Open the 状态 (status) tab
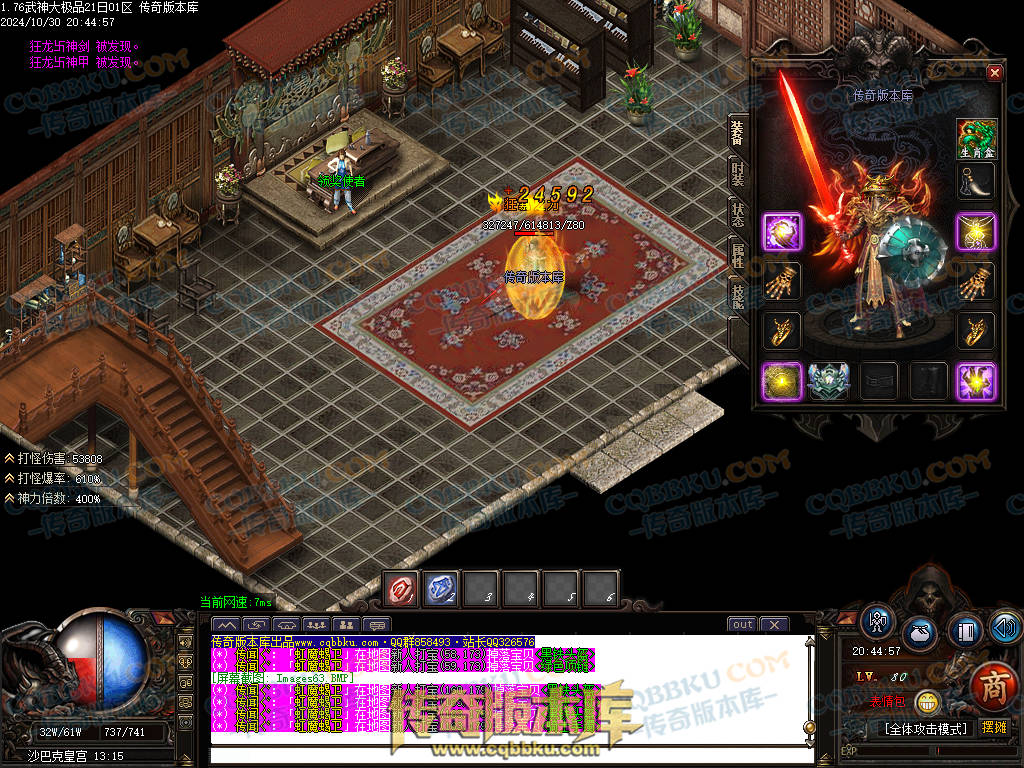The height and width of the screenshot is (768, 1024). point(737,217)
